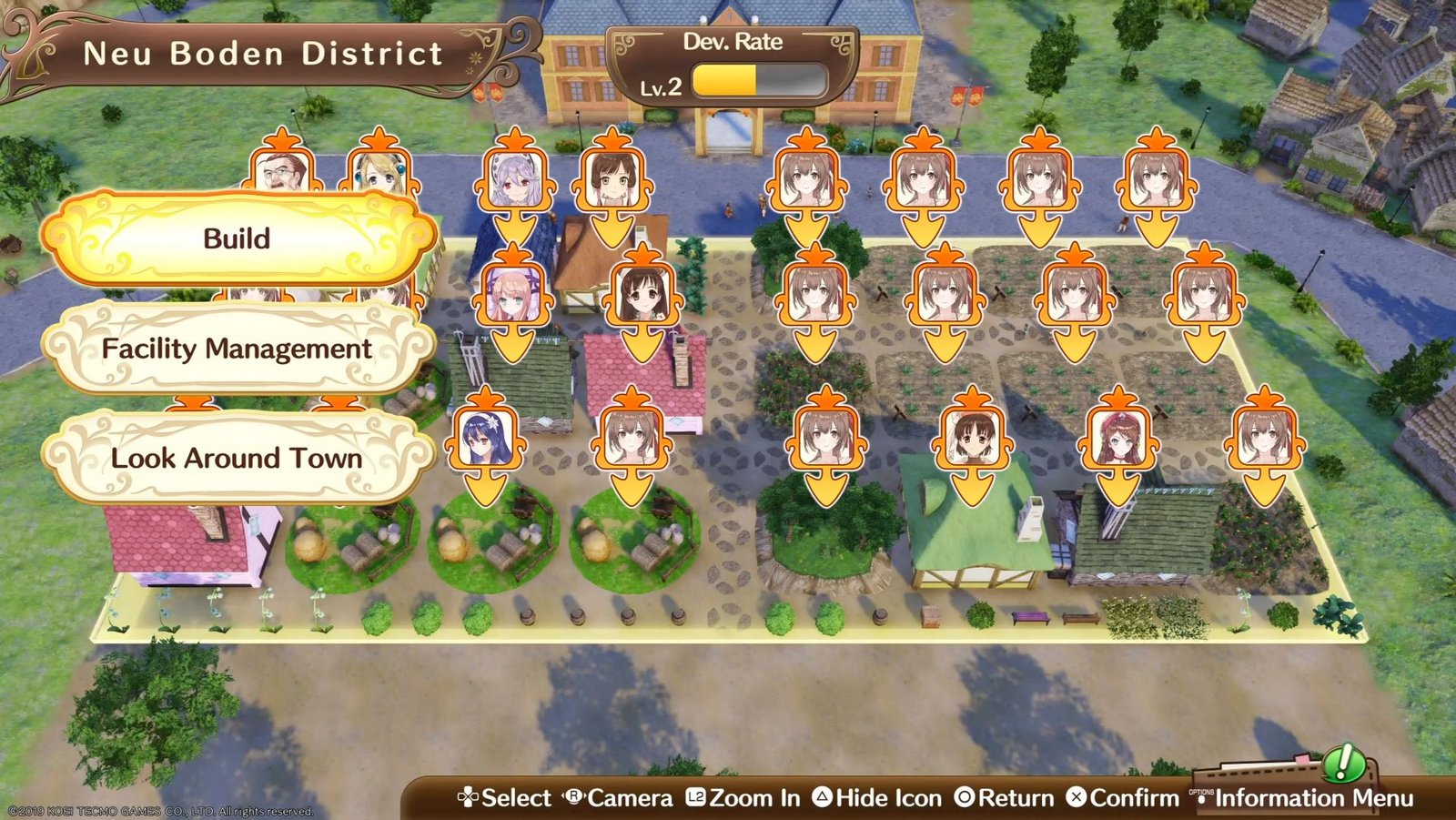Select the silver-haired girl portrait marker

point(515,181)
